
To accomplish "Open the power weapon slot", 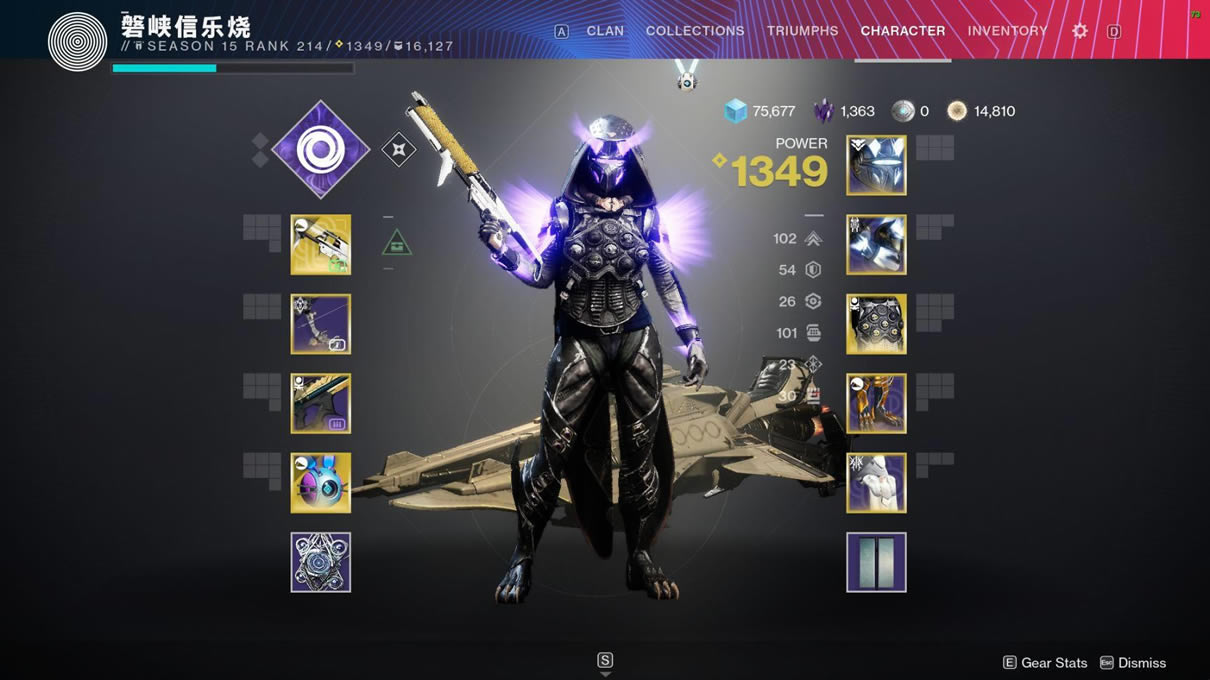I will pos(321,403).
